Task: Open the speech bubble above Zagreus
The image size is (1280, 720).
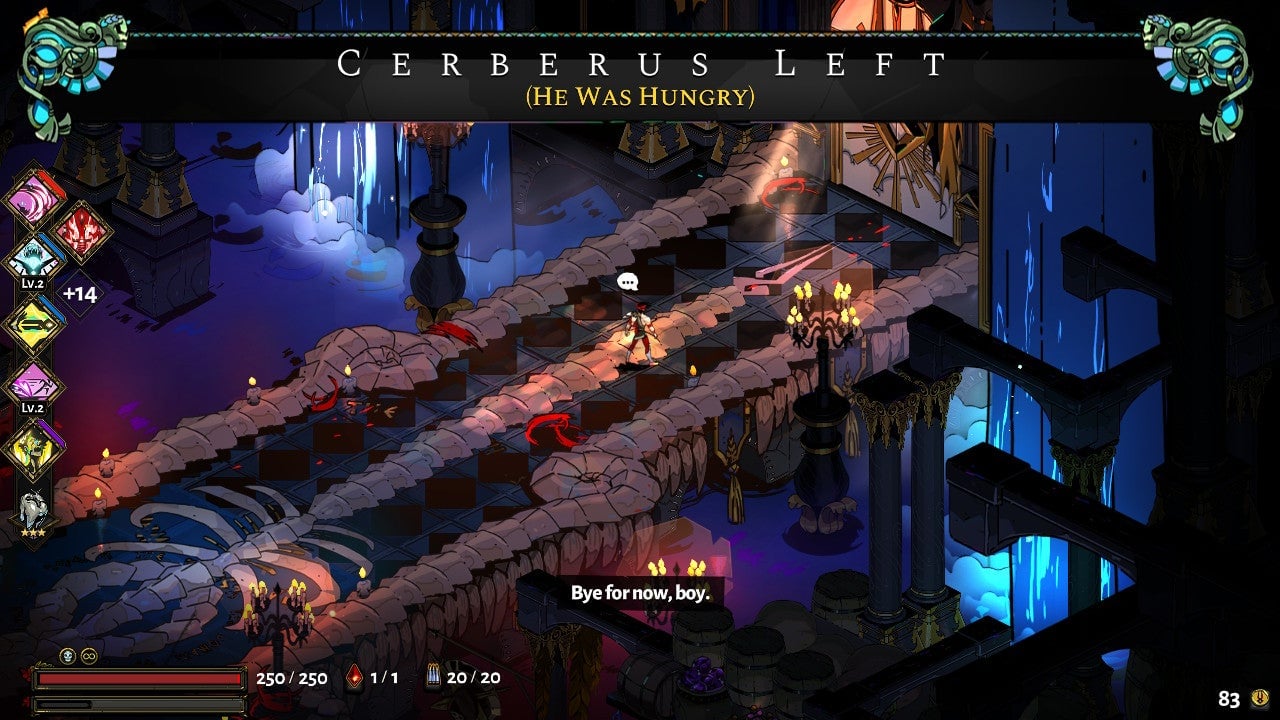Action: point(626,283)
